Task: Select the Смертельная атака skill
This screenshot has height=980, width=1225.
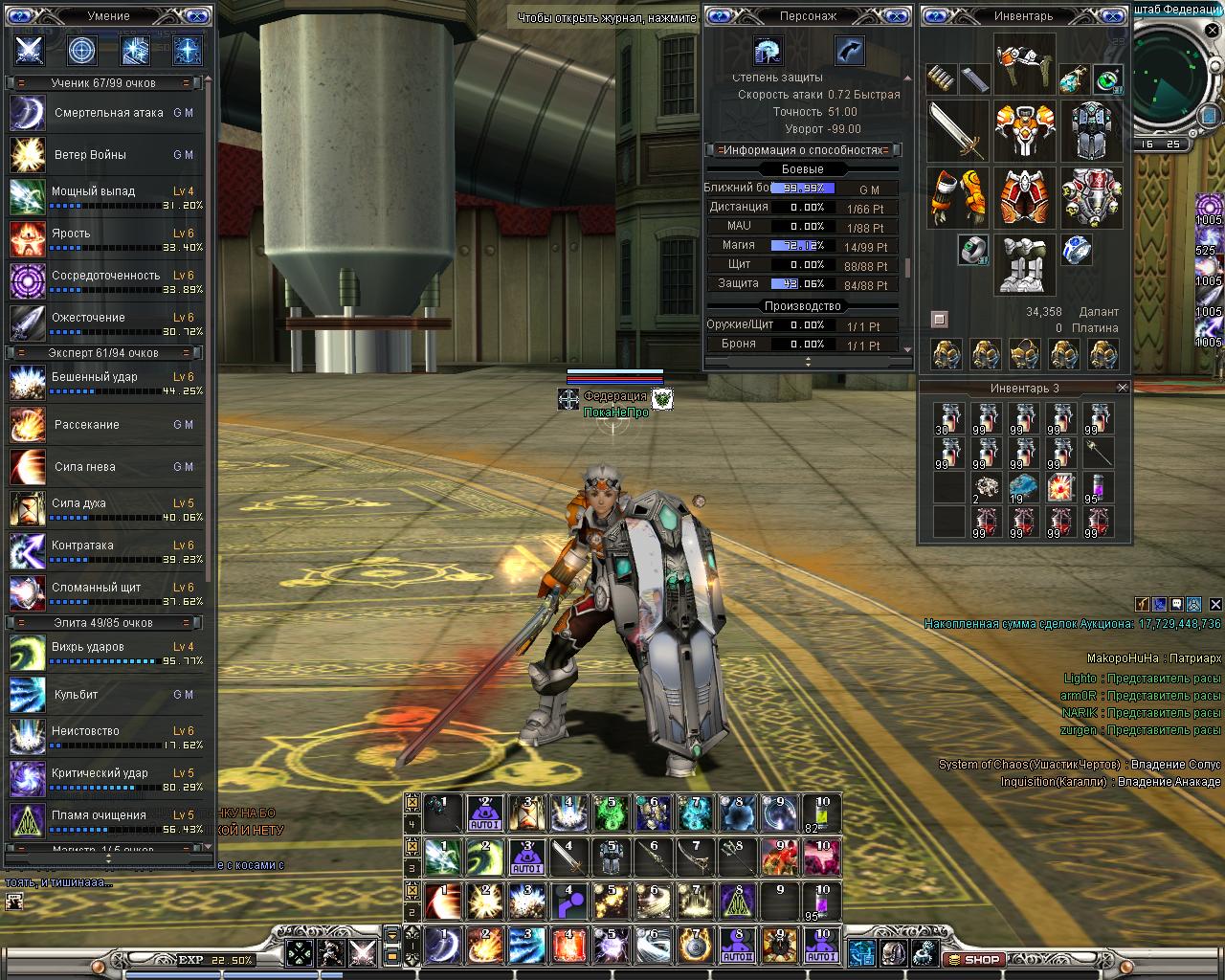Action: pos(108,113)
